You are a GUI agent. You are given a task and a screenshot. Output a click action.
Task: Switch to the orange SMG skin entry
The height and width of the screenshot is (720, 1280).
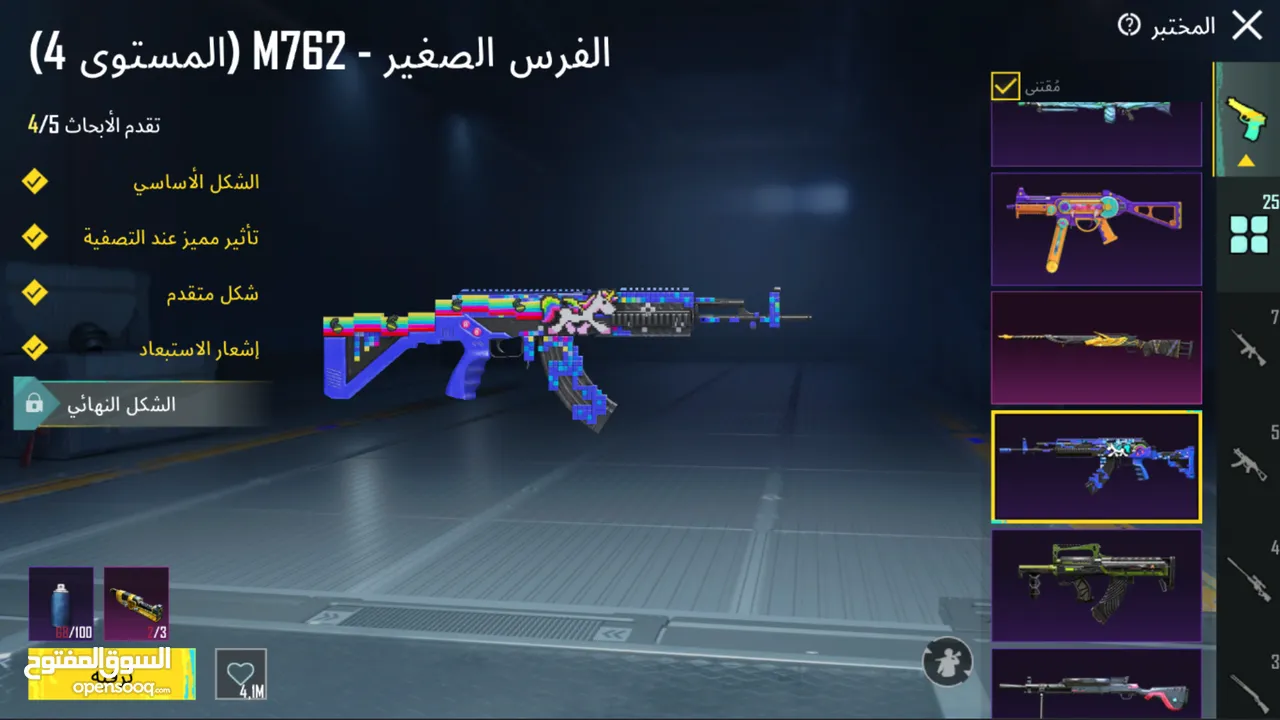(1096, 228)
